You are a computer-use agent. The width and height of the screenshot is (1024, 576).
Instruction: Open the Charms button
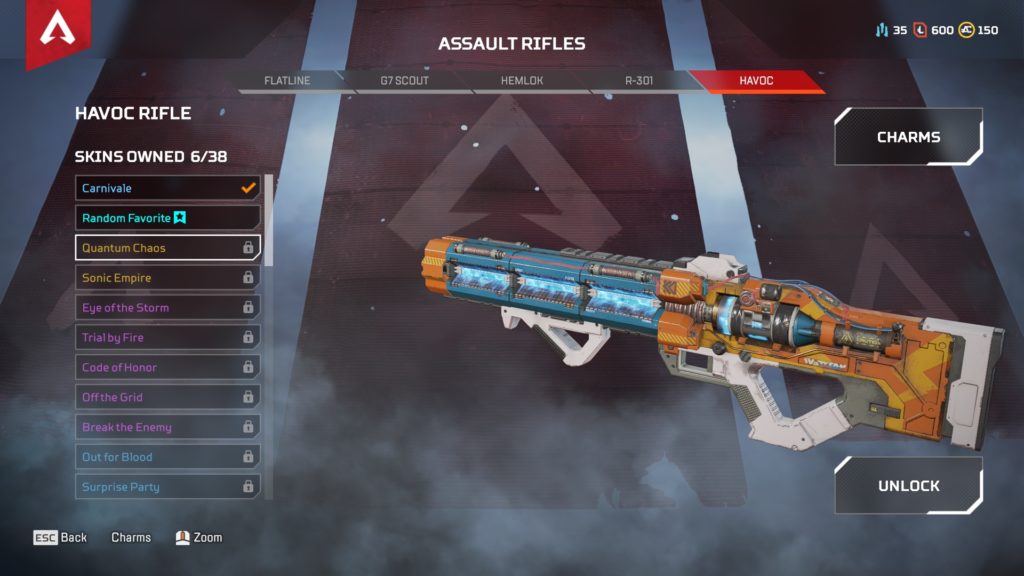point(908,137)
